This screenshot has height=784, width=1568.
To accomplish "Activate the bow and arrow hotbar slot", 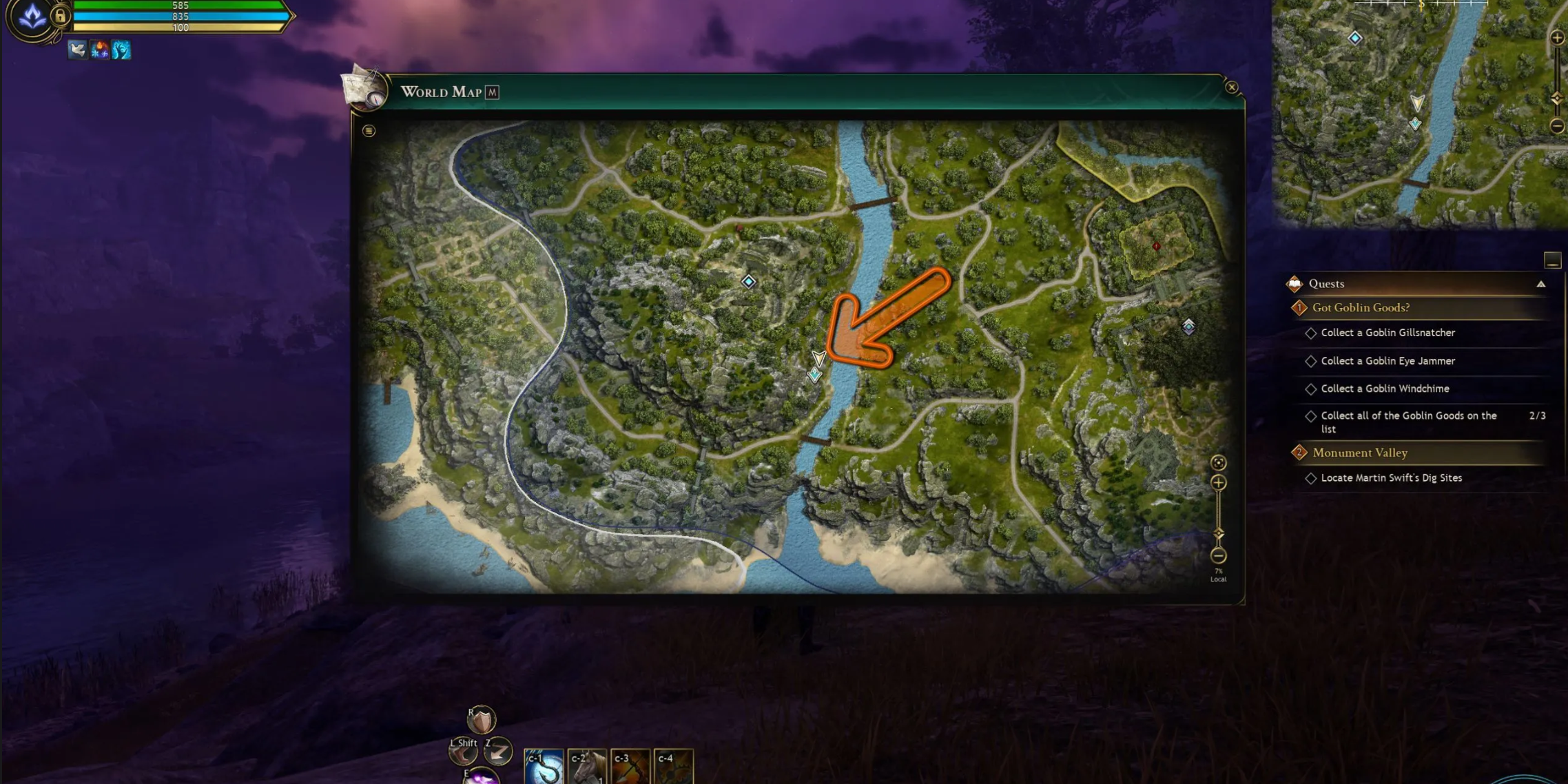I will tap(630, 768).
